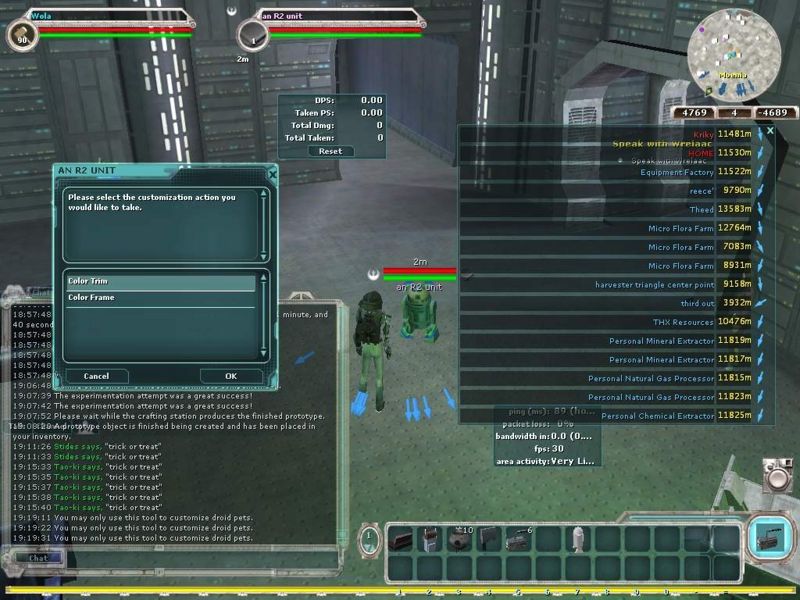800x600 pixels.
Task: Reset the DPS damage tracker
Action: (x=330, y=151)
